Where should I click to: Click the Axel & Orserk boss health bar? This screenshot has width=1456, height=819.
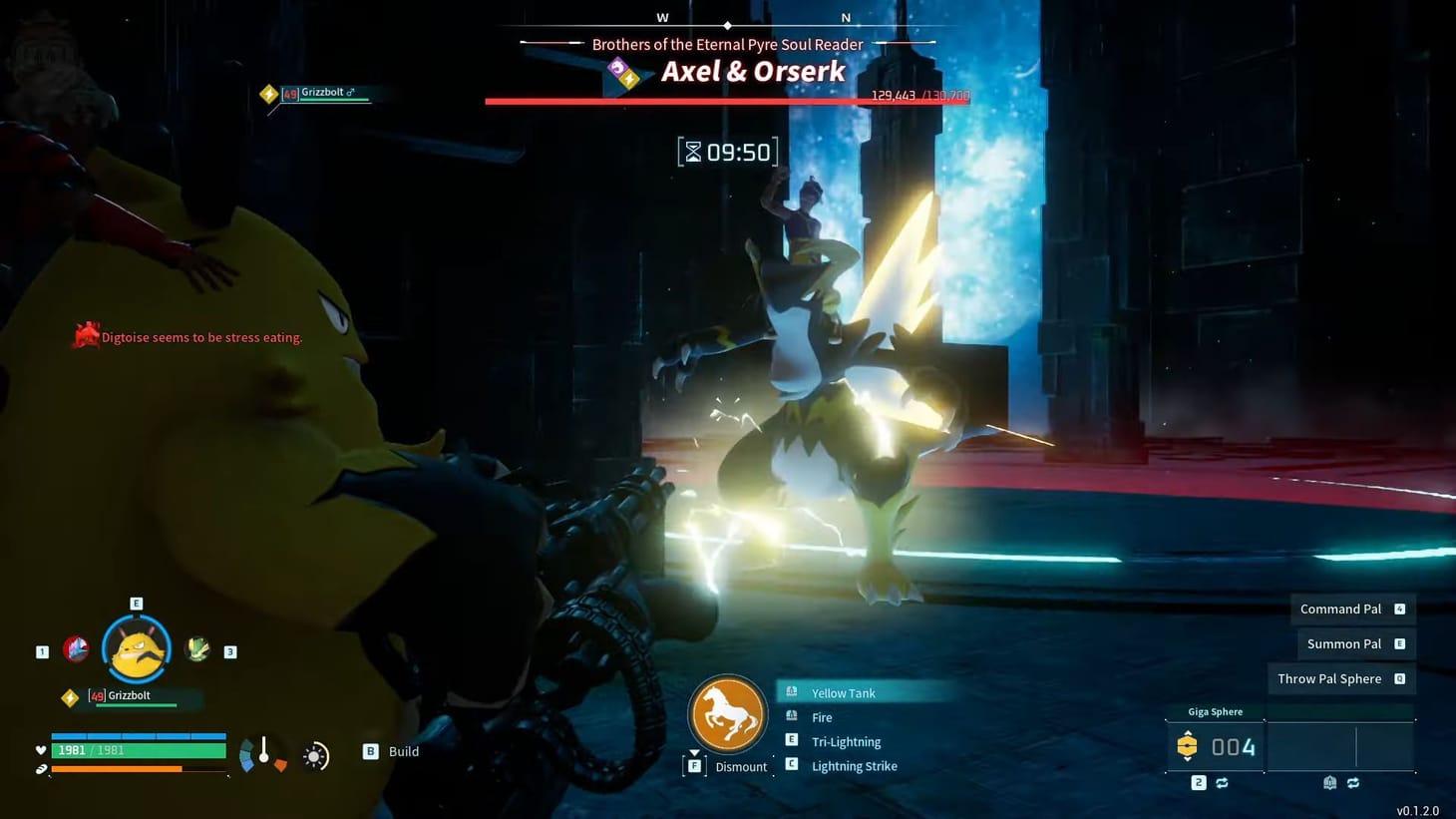click(726, 99)
